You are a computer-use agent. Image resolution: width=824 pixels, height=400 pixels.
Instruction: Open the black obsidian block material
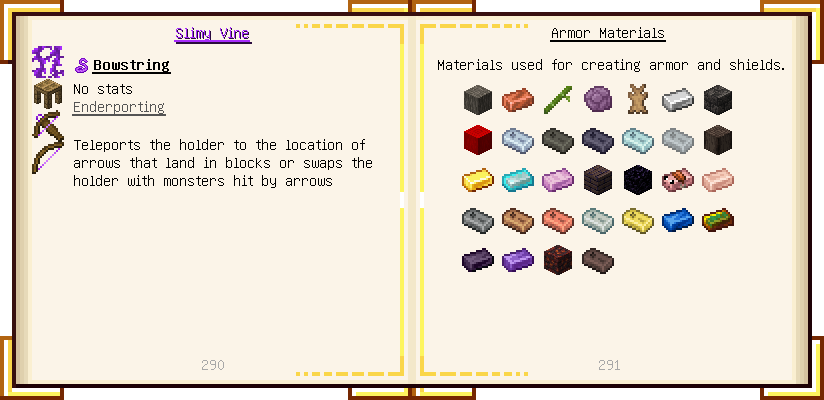[638, 180]
